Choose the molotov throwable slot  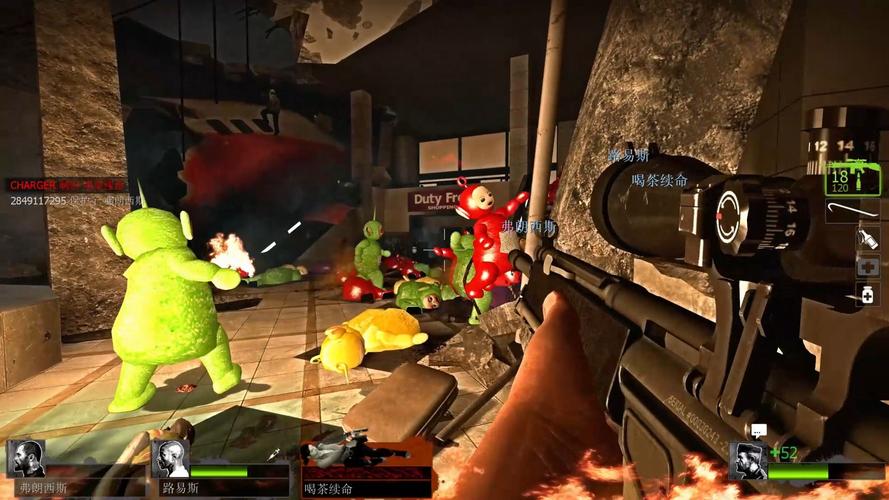click(x=867, y=239)
